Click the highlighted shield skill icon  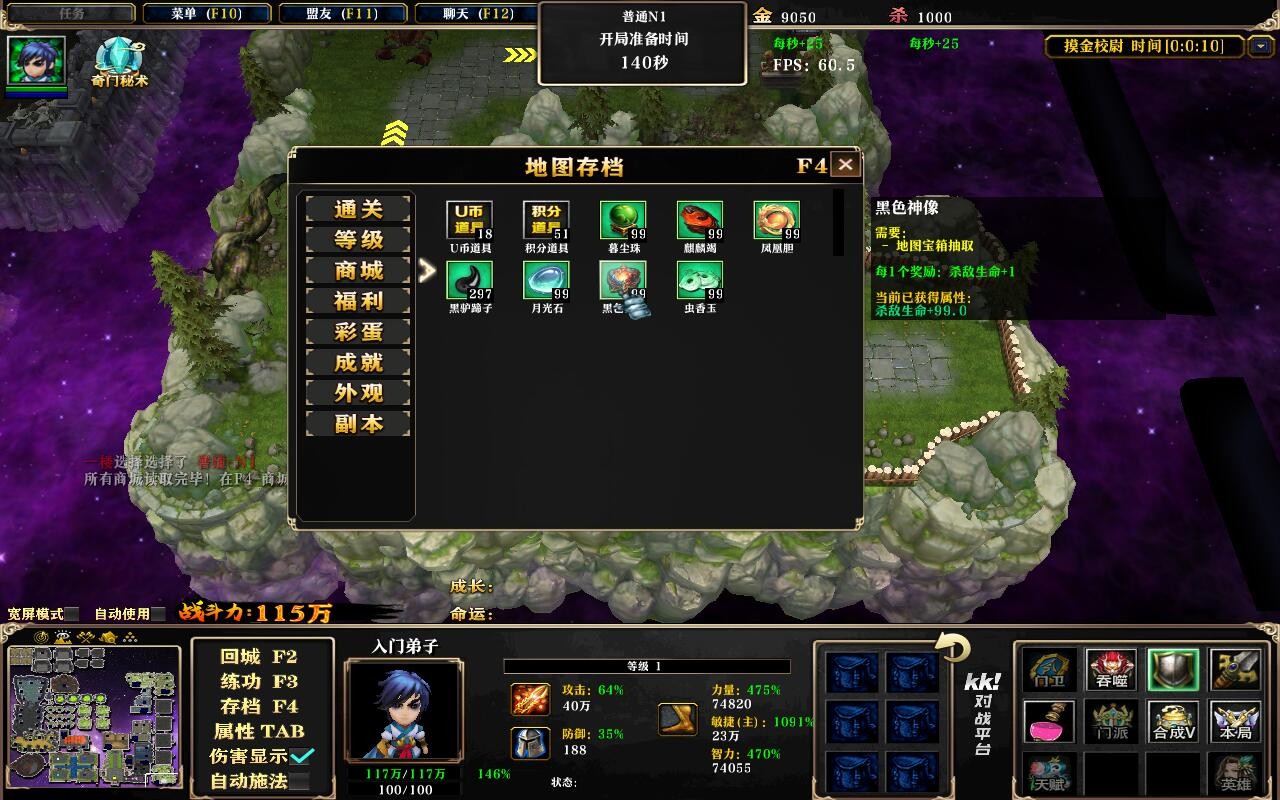[x=1172, y=670]
